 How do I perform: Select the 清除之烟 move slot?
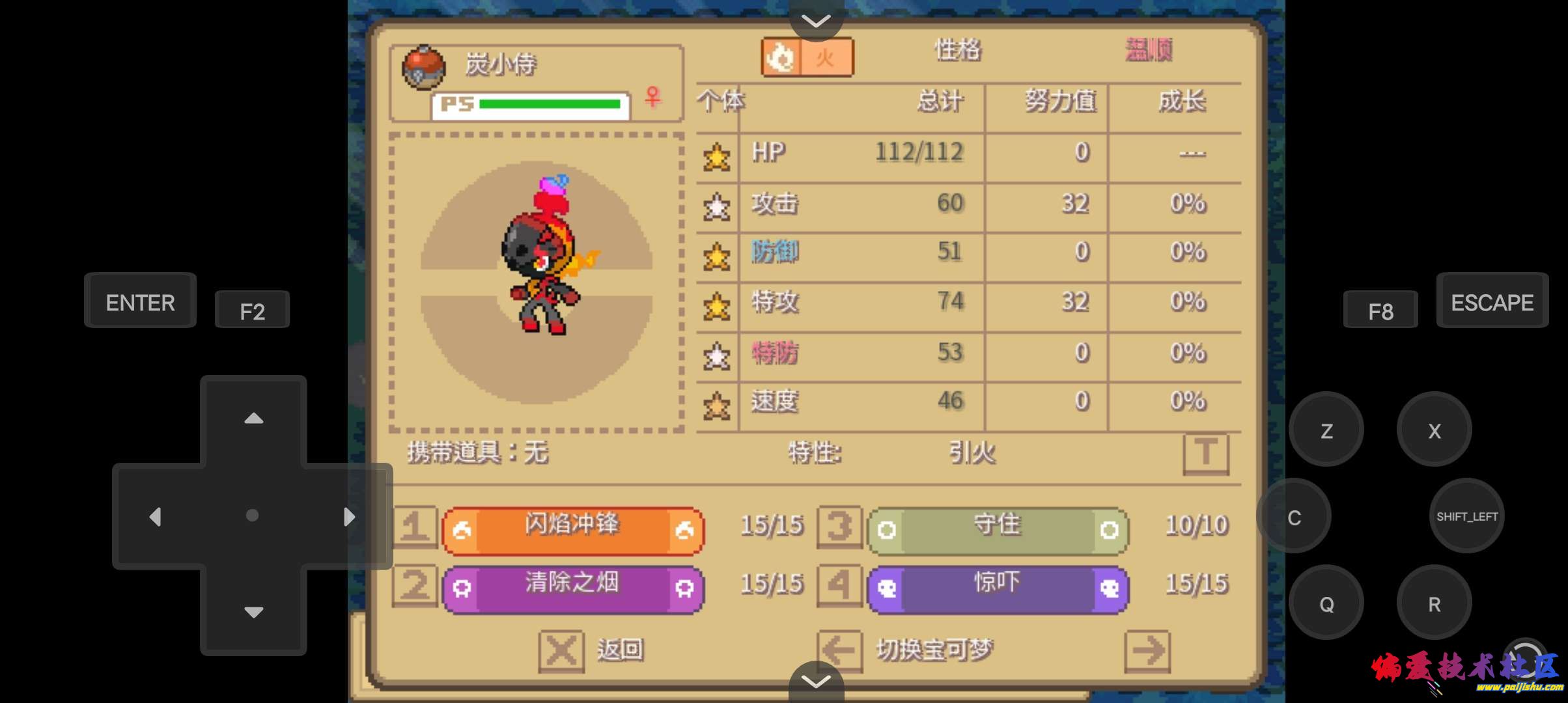click(x=573, y=585)
